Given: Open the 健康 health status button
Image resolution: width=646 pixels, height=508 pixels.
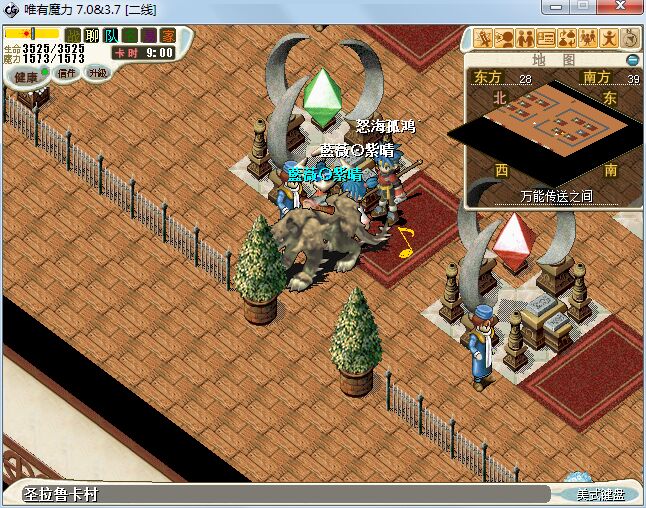Looking at the screenshot, I should pos(26,77).
